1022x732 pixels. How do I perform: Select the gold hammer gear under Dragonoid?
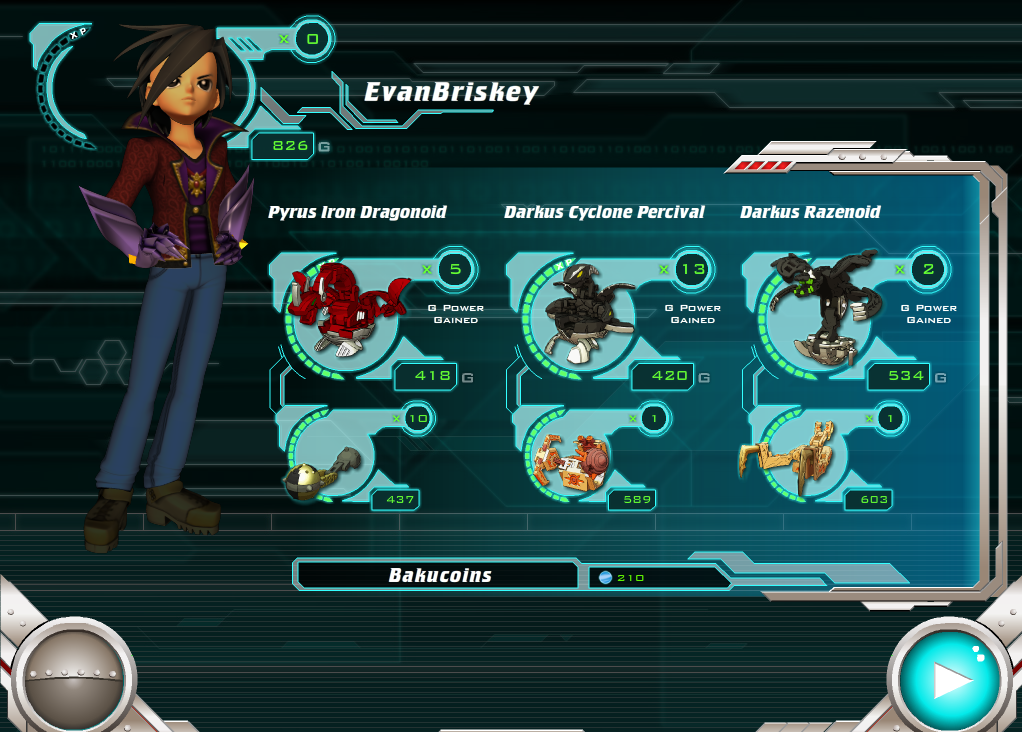[x=320, y=470]
